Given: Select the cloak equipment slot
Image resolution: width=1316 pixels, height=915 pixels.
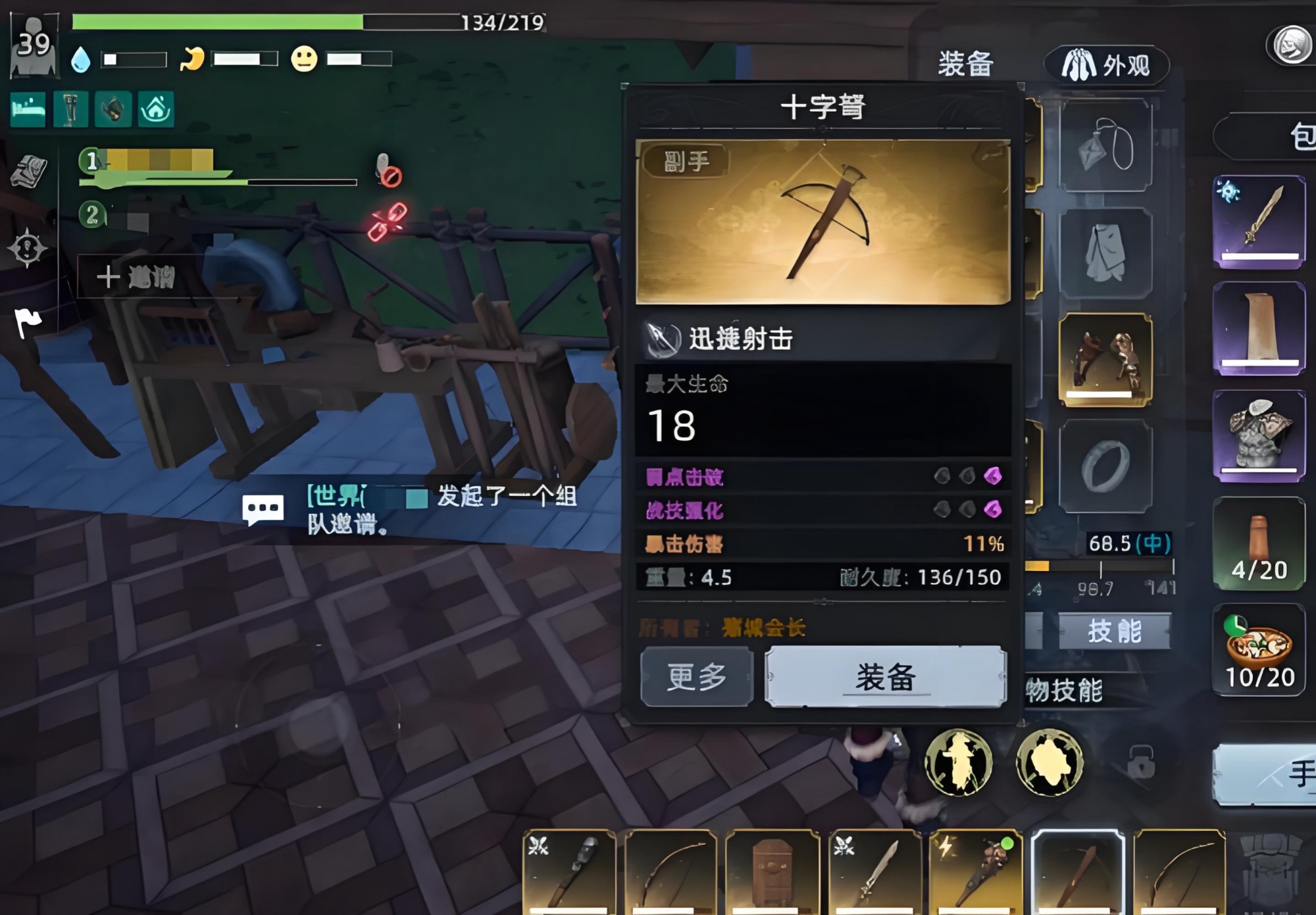Looking at the screenshot, I should [1105, 253].
